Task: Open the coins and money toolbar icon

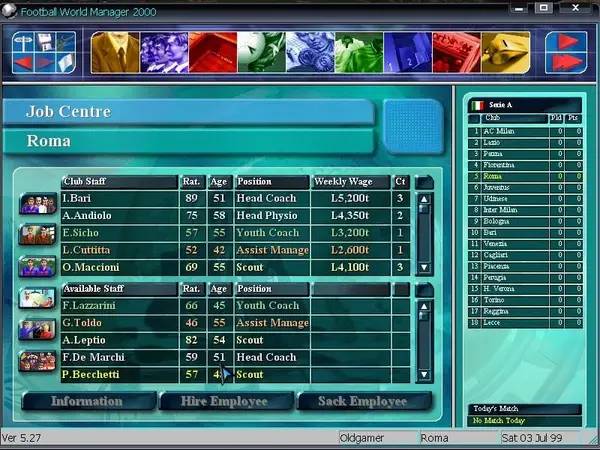Action: pyautogui.click(x=310, y=52)
